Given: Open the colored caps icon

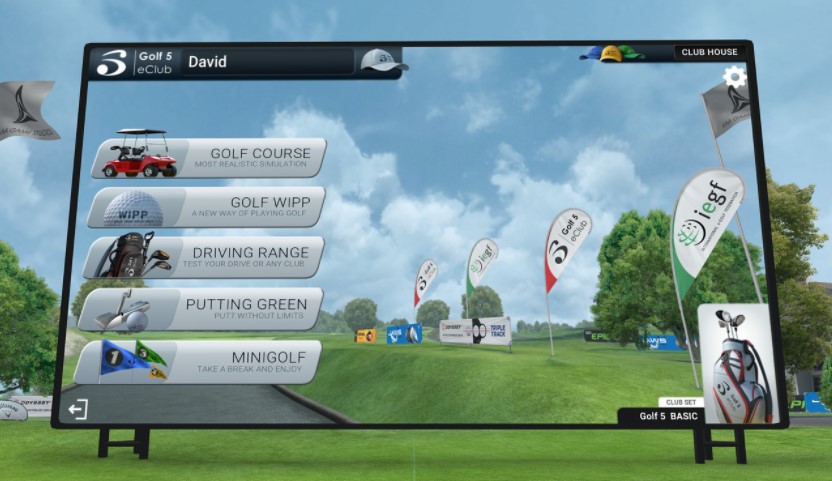Looking at the screenshot, I should (612, 53).
